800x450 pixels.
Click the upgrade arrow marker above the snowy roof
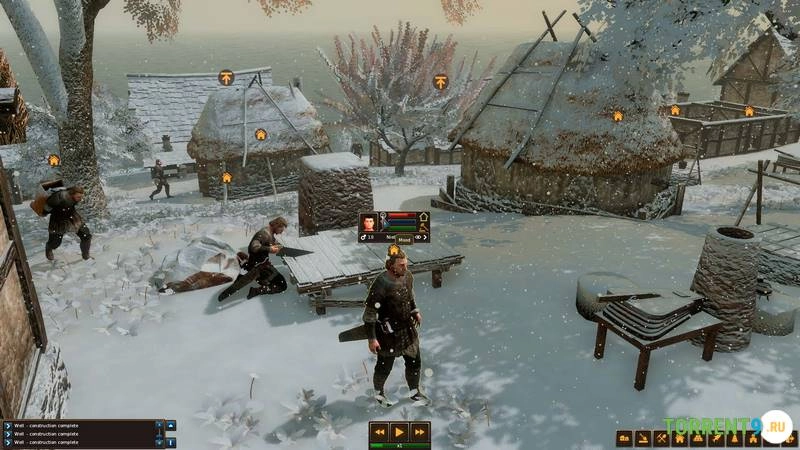coord(226,77)
